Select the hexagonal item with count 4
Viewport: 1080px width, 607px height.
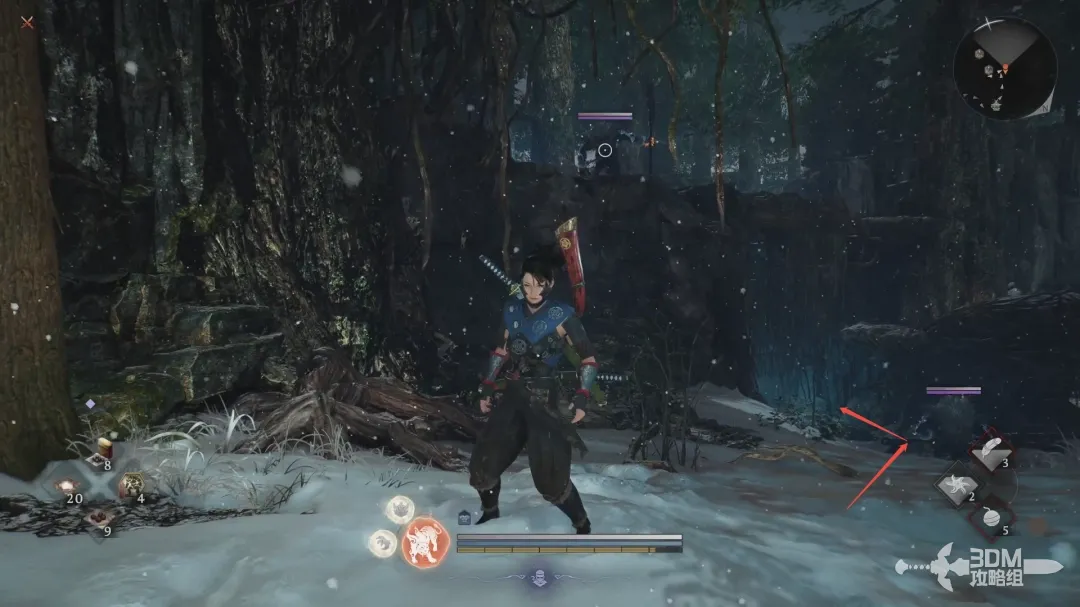(x=131, y=487)
